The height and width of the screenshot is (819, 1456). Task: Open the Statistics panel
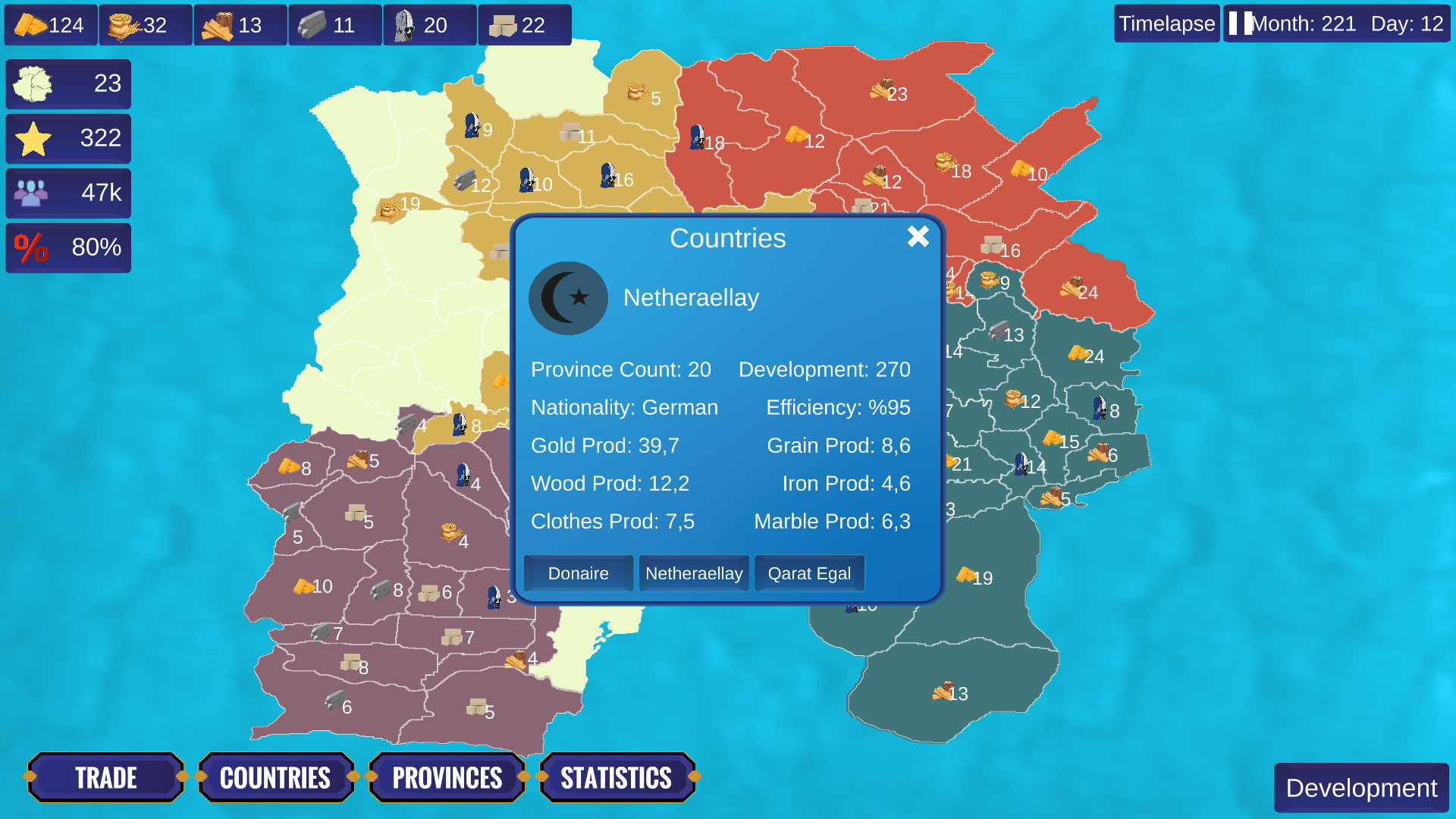click(x=617, y=777)
